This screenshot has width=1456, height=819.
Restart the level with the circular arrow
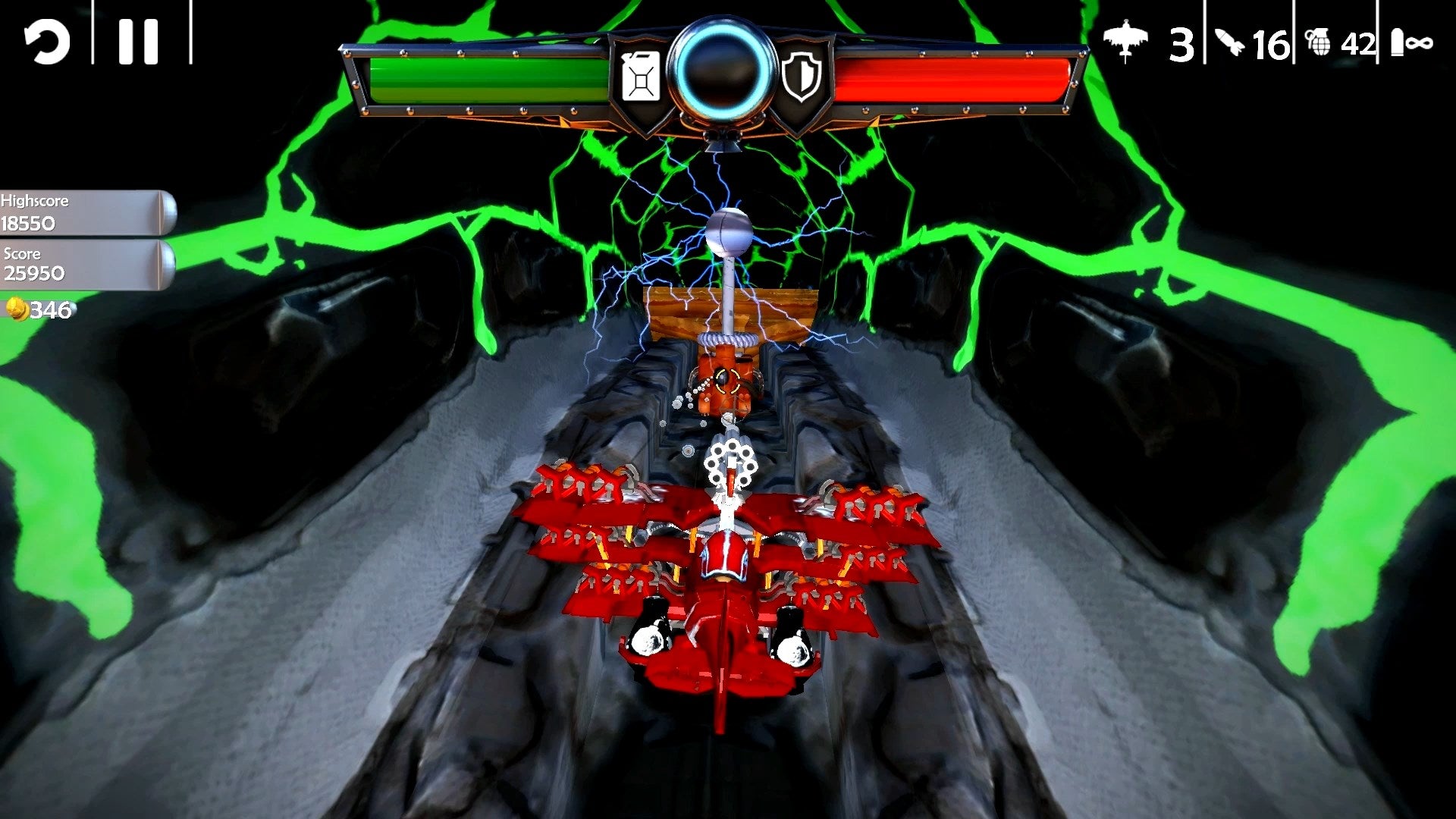(47, 42)
